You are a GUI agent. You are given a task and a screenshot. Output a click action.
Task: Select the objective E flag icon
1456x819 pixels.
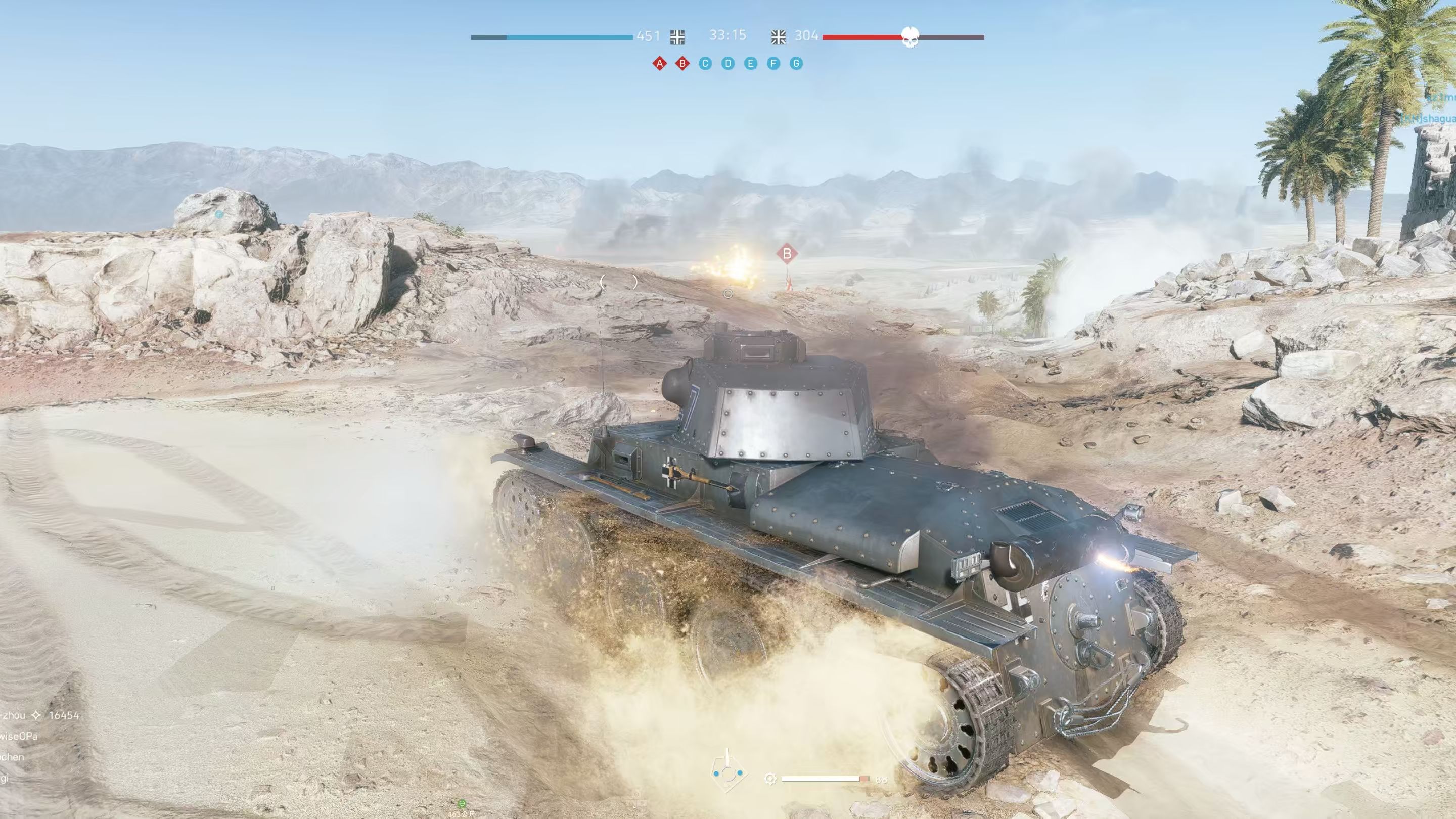coord(751,63)
